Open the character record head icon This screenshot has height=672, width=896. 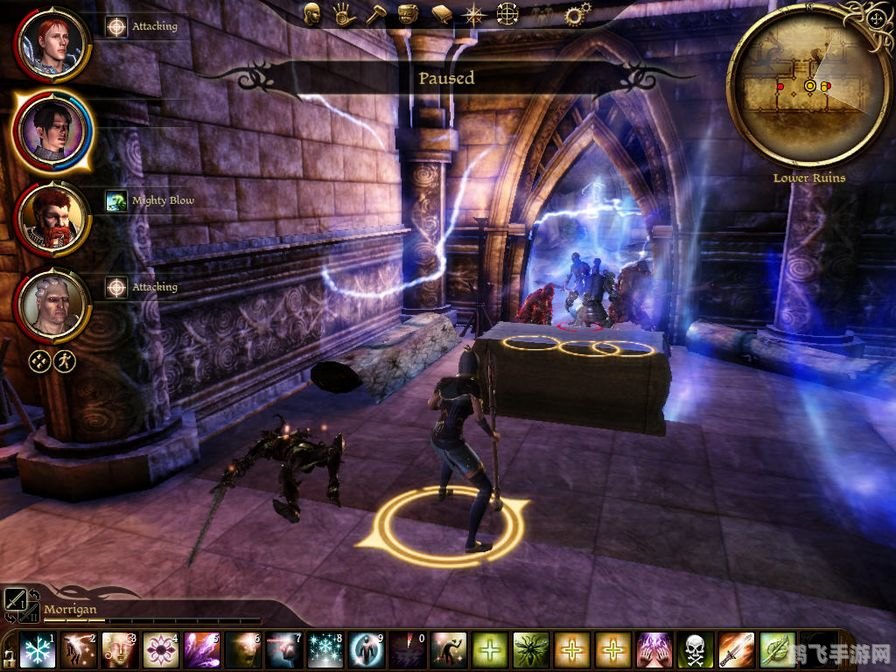tap(312, 14)
